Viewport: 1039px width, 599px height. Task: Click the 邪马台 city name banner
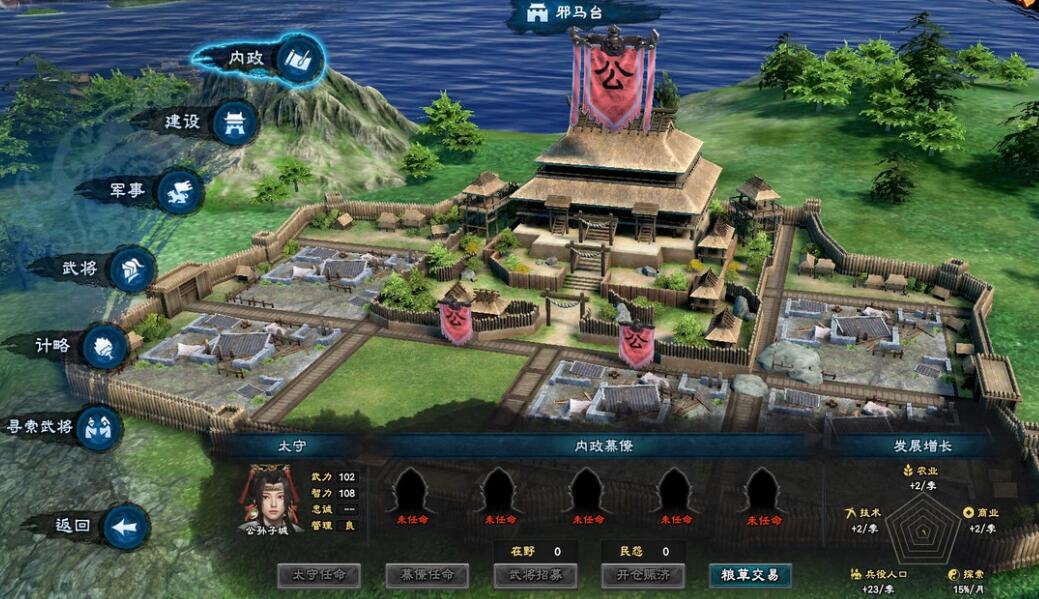pos(573,14)
